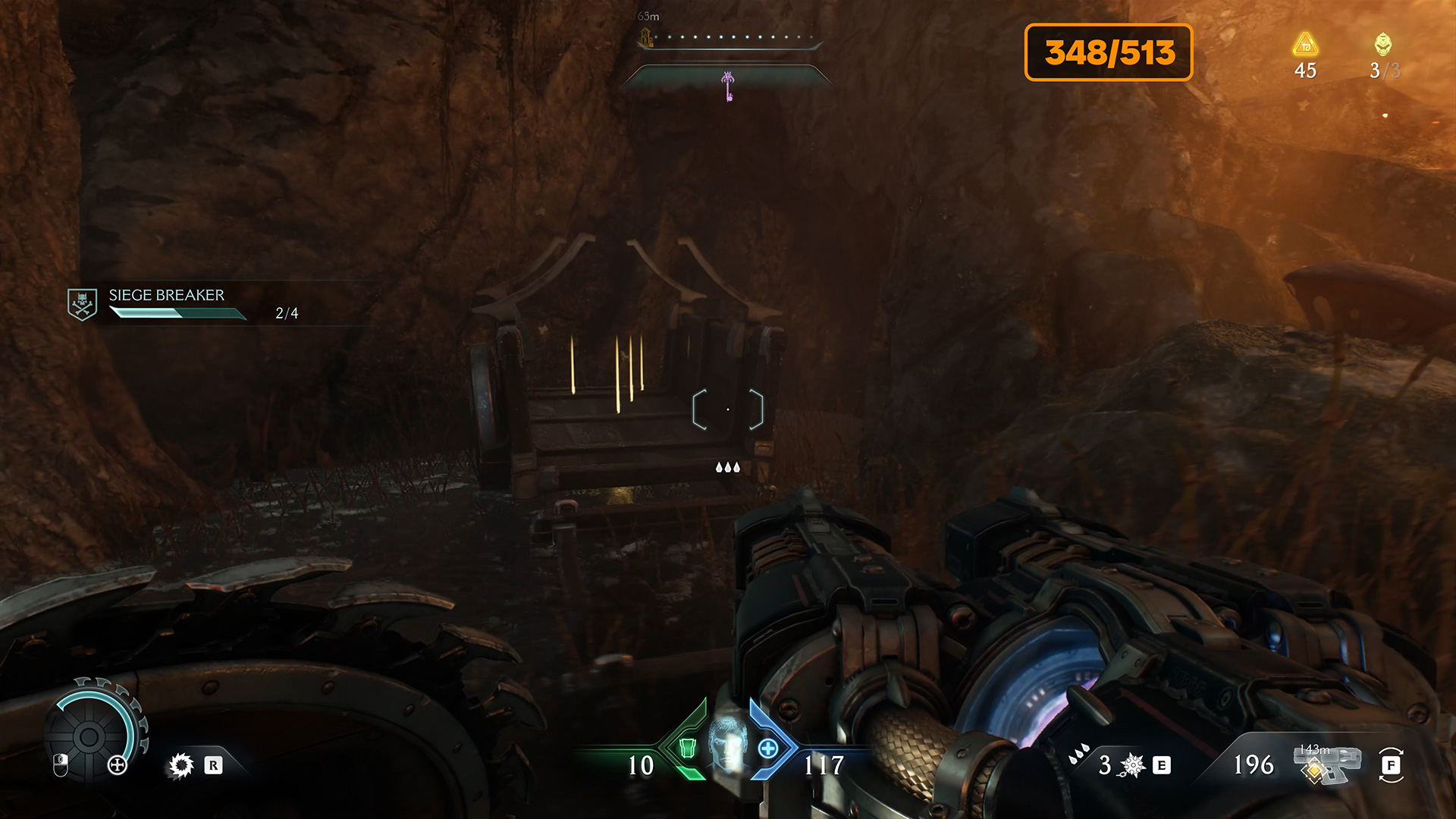Select the Siege Breaker challenge shield icon
The width and height of the screenshot is (1456, 819).
pos(82,304)
